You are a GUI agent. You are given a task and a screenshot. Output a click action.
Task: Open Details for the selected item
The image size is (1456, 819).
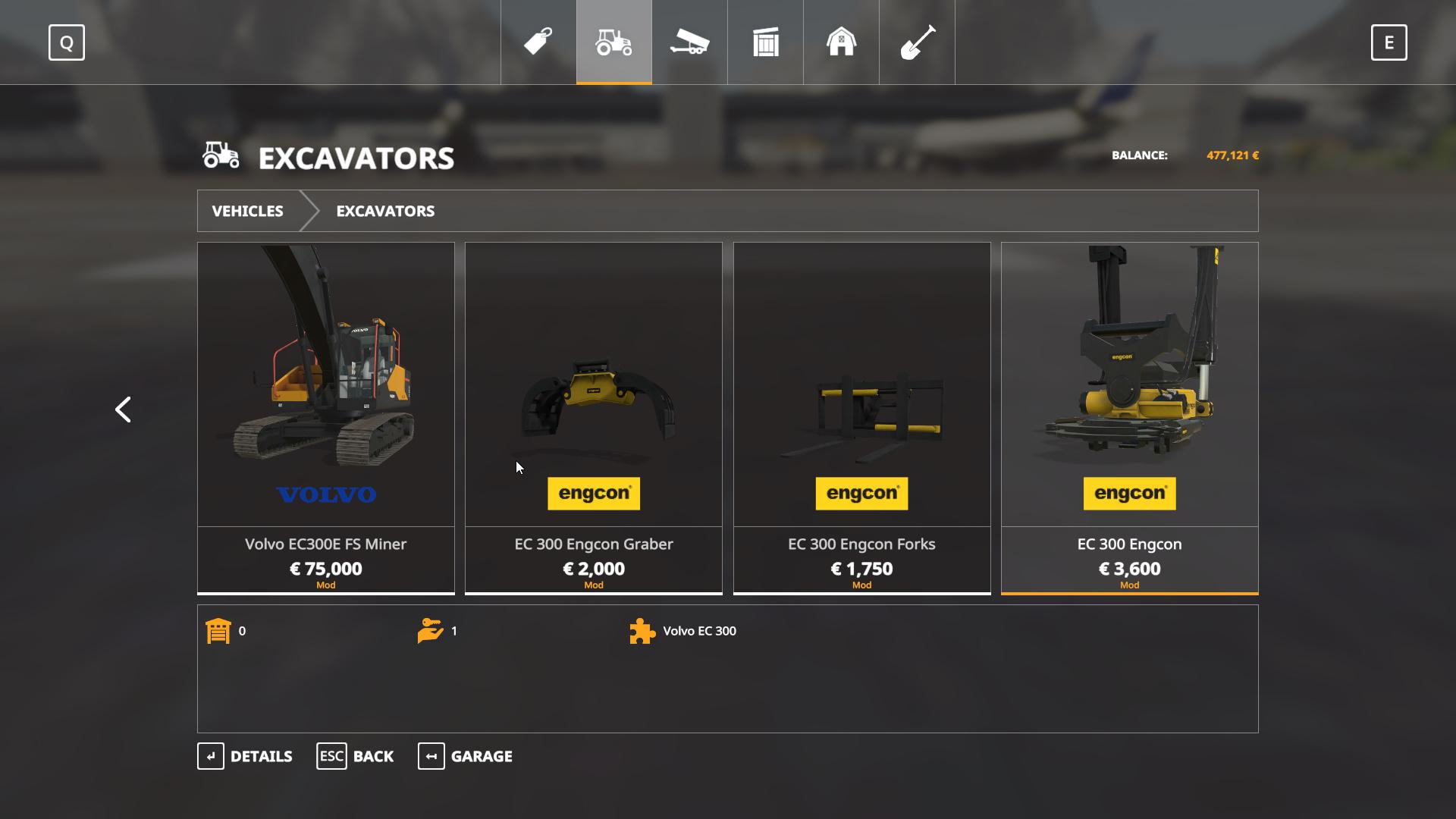point(245,756)
